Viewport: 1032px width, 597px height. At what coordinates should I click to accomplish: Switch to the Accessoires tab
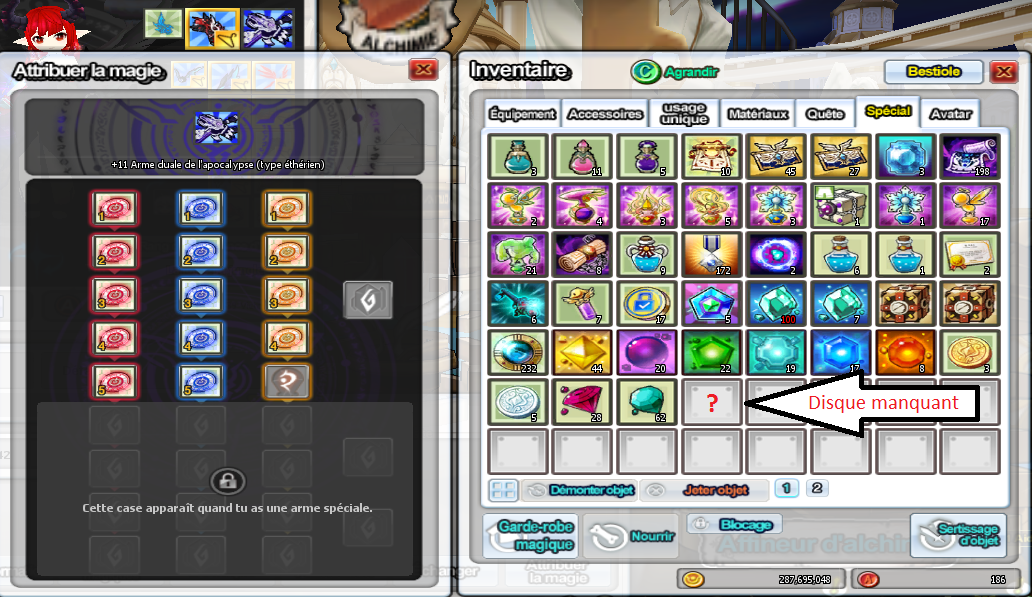pyautogui.click(x=605, y=114)
